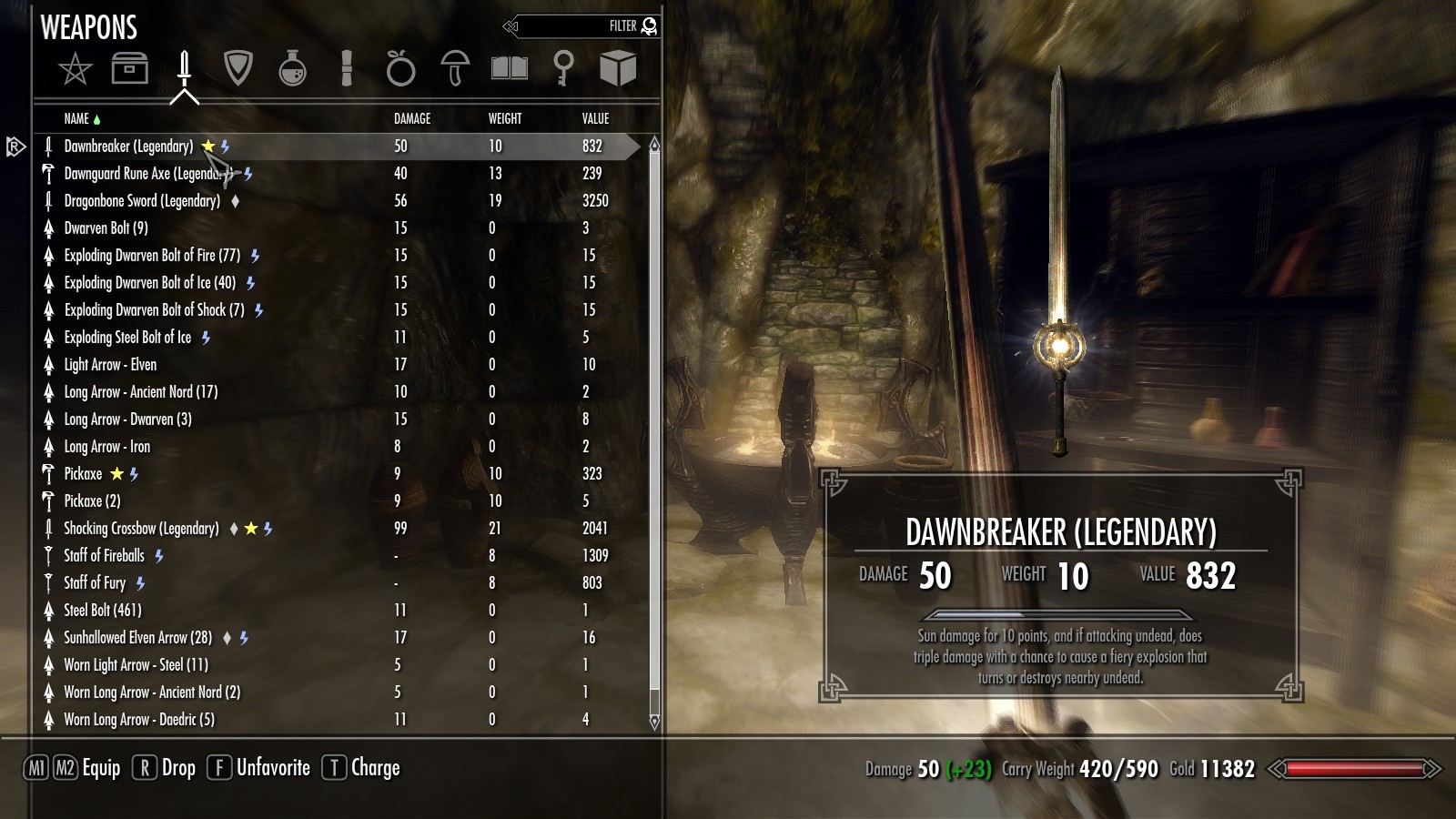
Task: Open the potions flask category
Action: coord(292,68)
